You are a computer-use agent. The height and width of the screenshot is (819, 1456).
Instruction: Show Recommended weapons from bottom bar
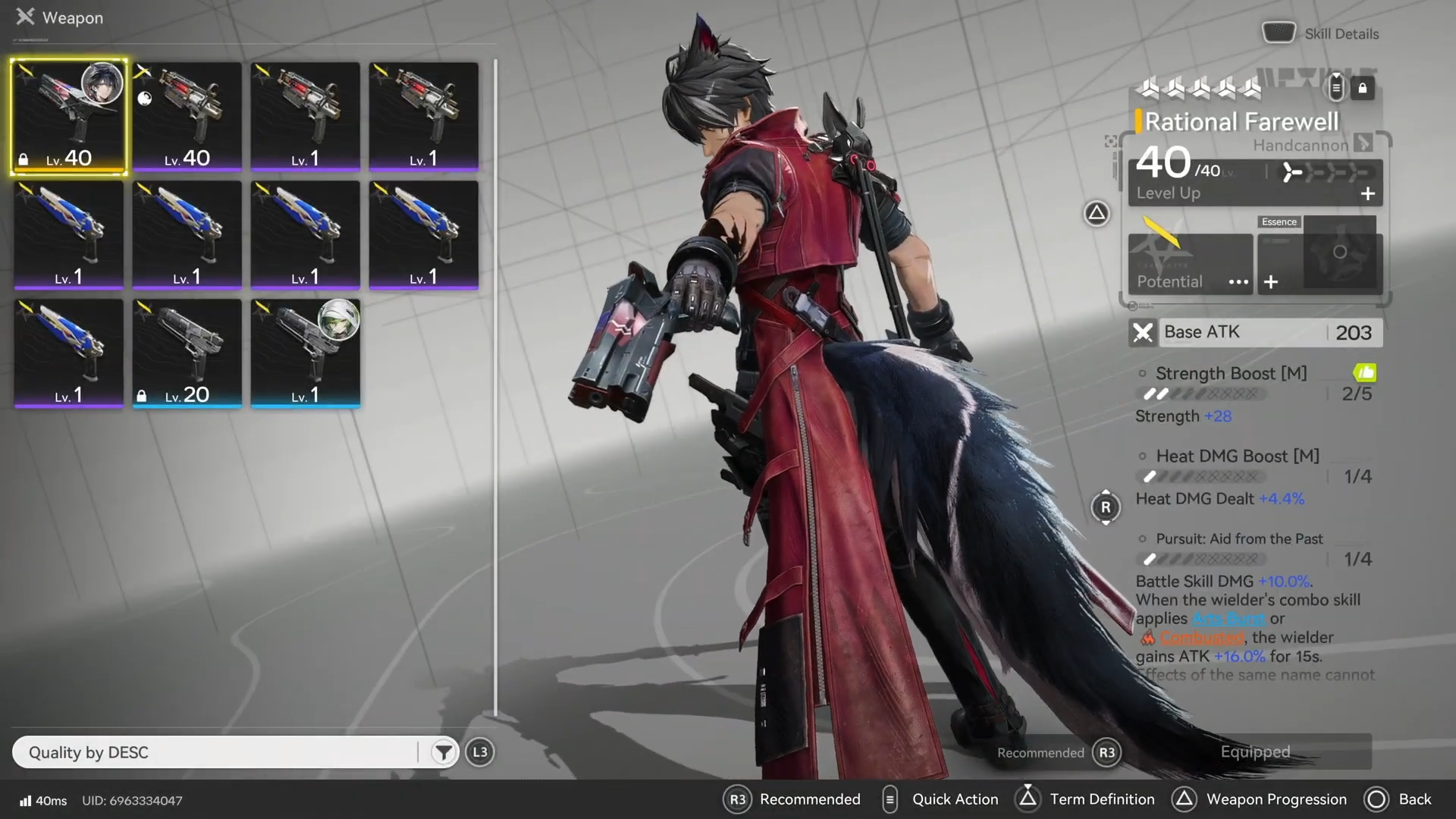coord(794,799)
